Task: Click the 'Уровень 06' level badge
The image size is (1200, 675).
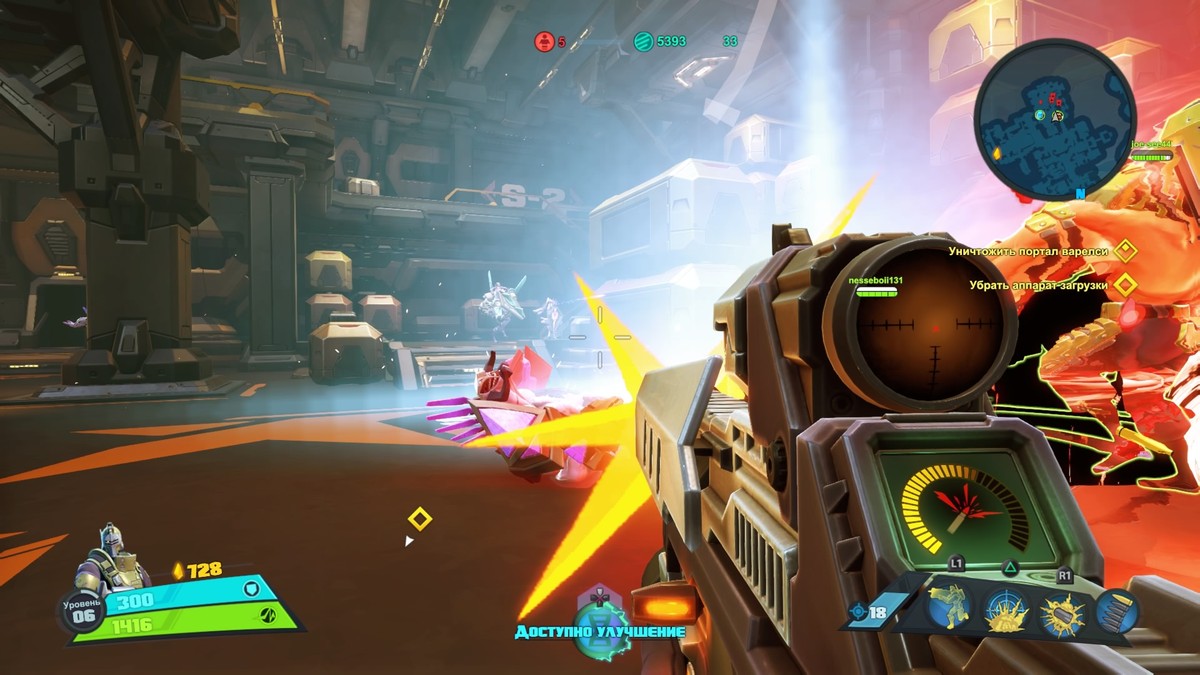Action: click(x=84, y=611)
